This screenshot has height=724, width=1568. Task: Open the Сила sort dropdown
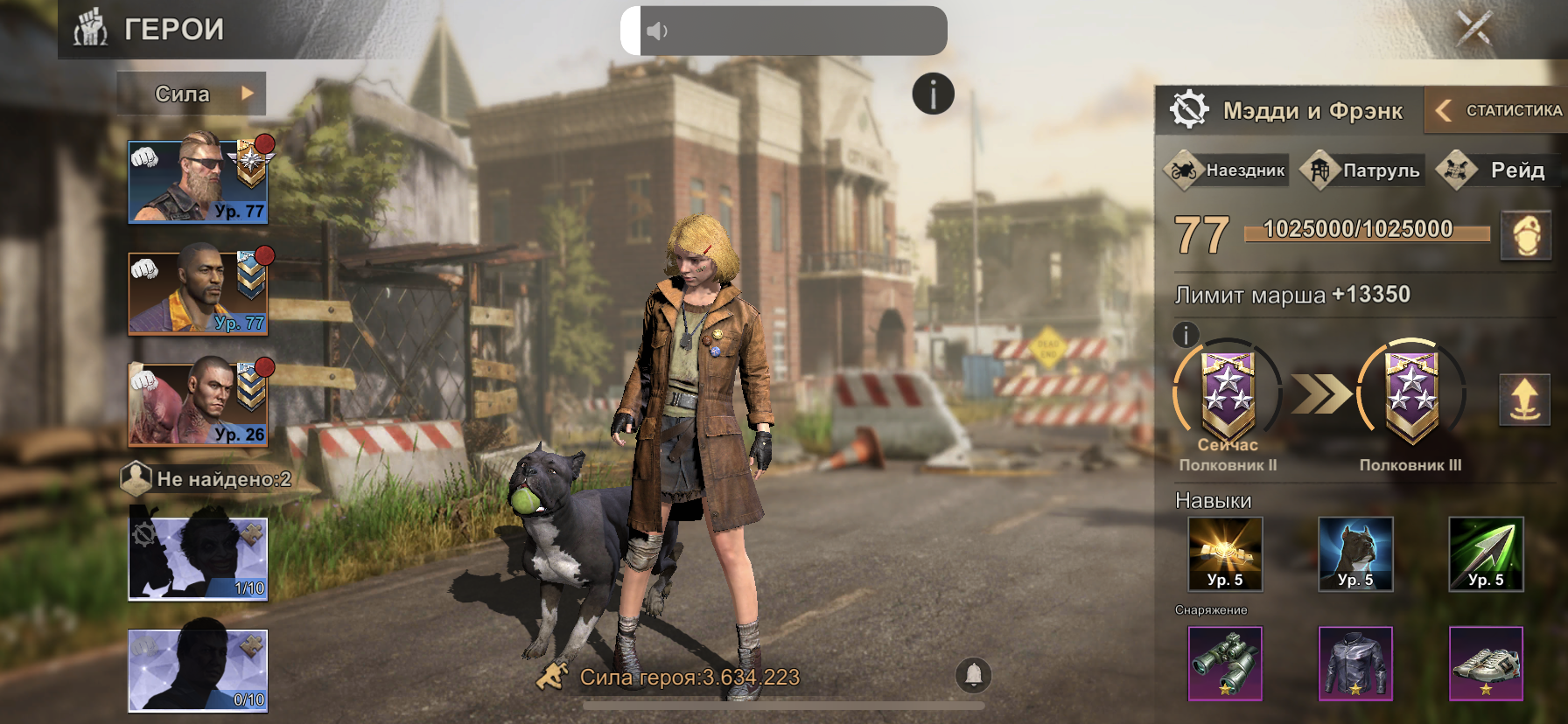point(192,94)
